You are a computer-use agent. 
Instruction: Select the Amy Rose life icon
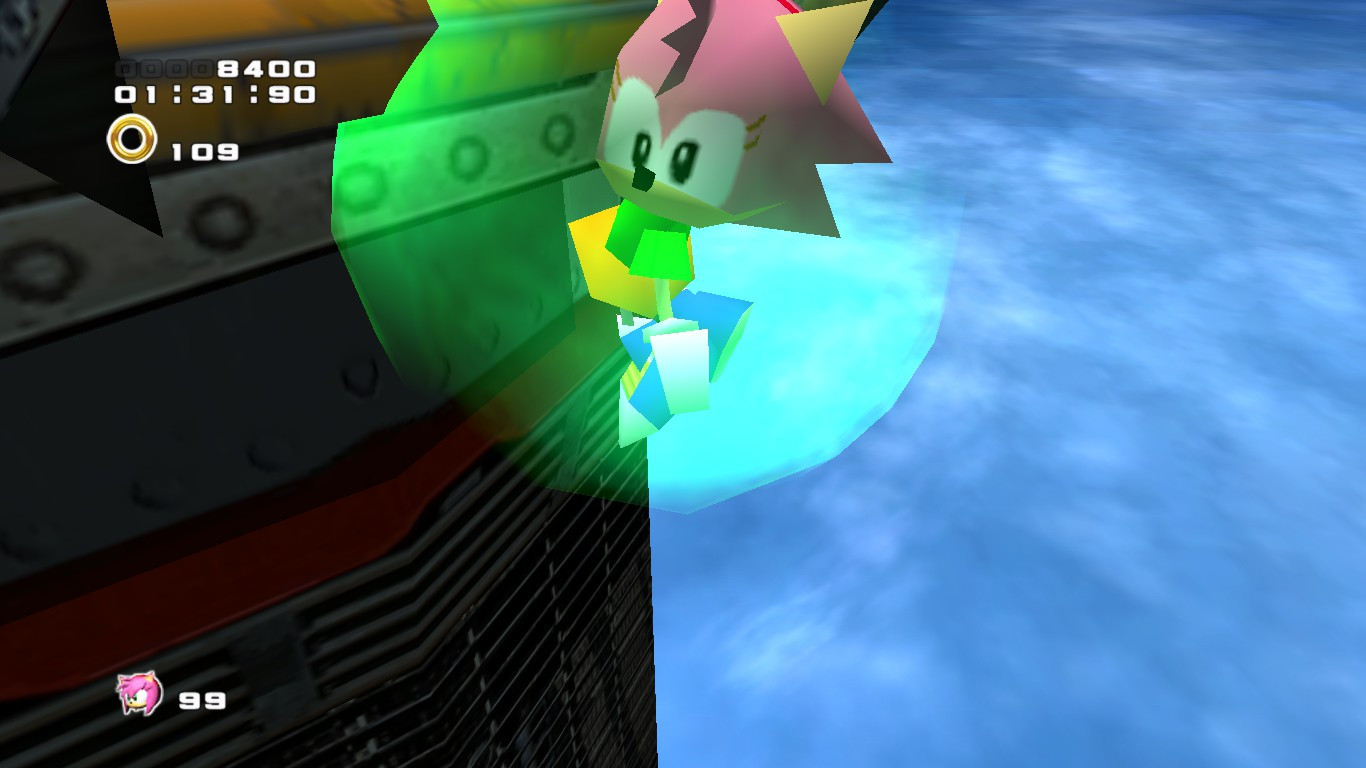(x=140, y=695)
